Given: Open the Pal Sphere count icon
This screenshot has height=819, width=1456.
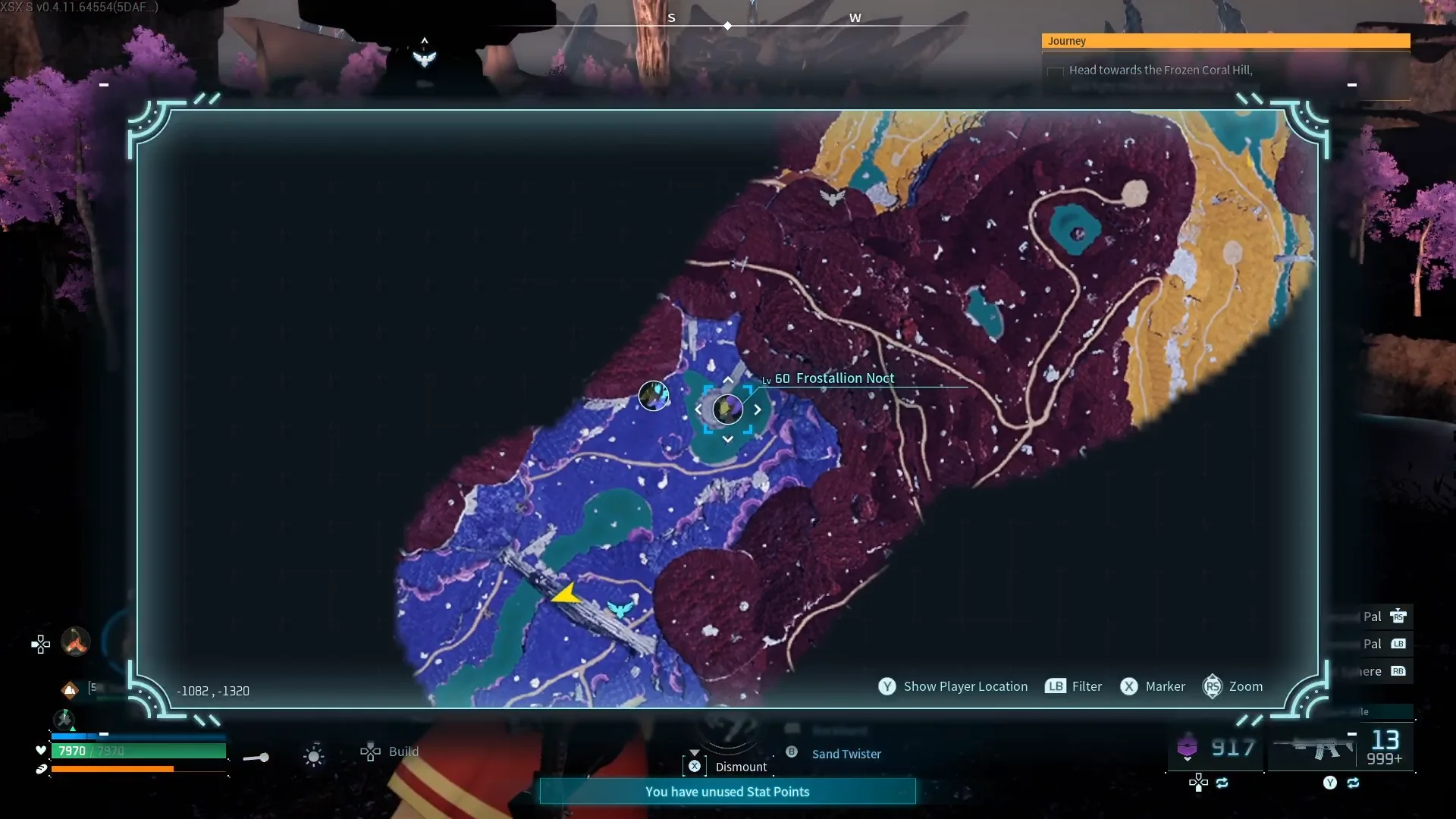Looking at the screenshot, I should pos(1187,747).
